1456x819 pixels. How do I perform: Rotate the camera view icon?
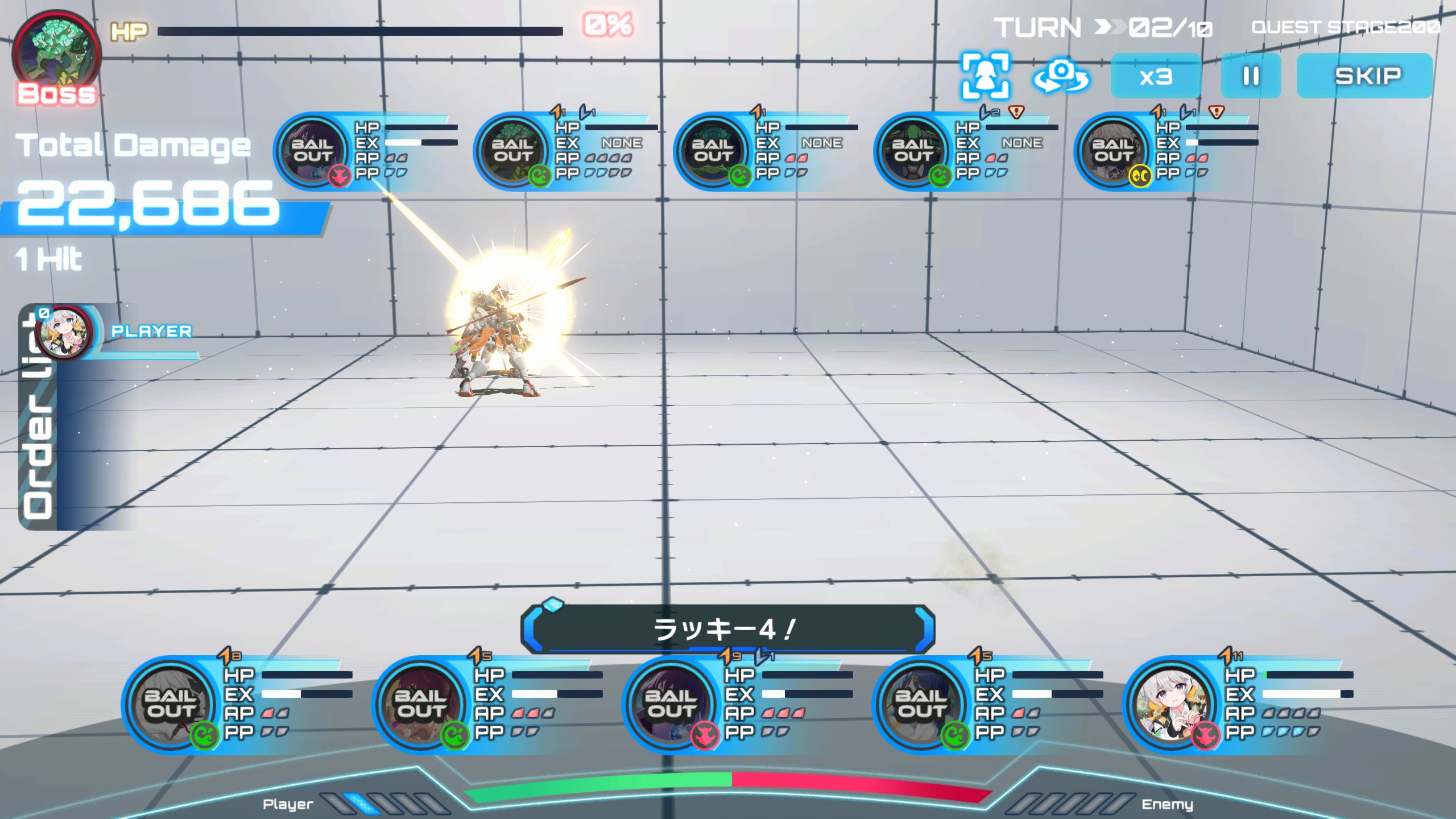point(1061,76)
